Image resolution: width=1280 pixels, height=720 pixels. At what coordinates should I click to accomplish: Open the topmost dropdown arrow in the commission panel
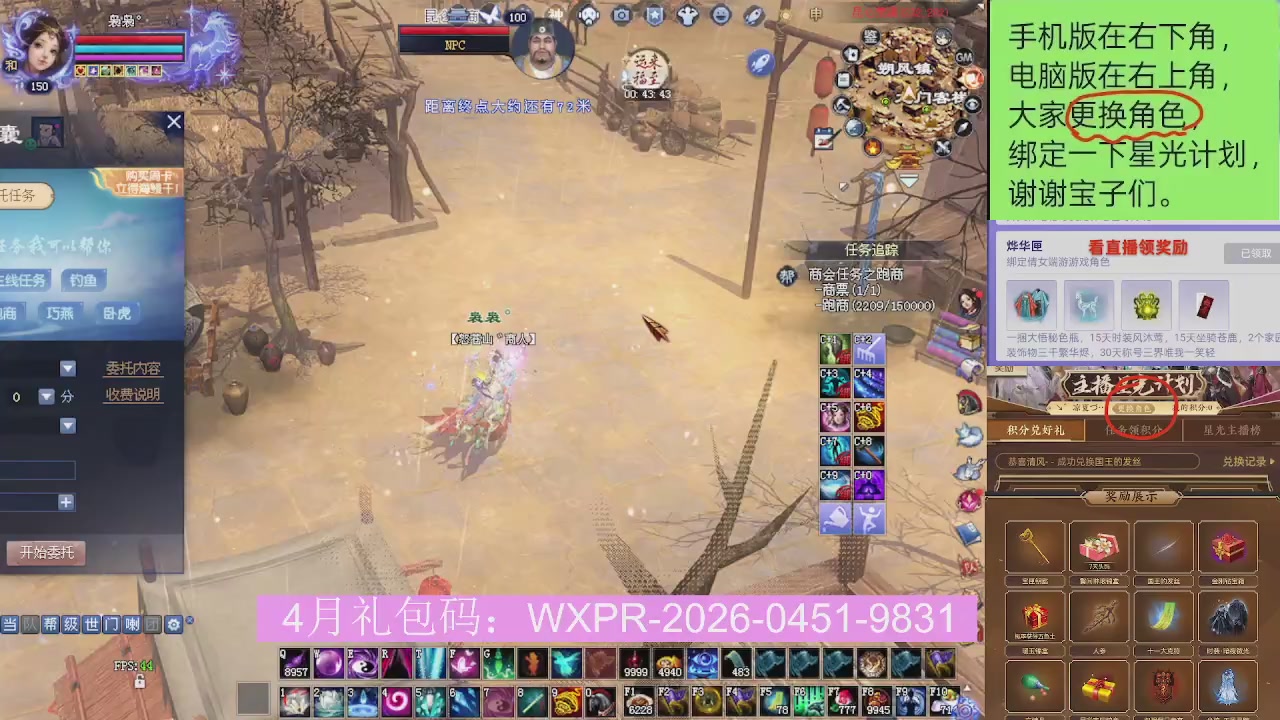click(x=68, y=368)
